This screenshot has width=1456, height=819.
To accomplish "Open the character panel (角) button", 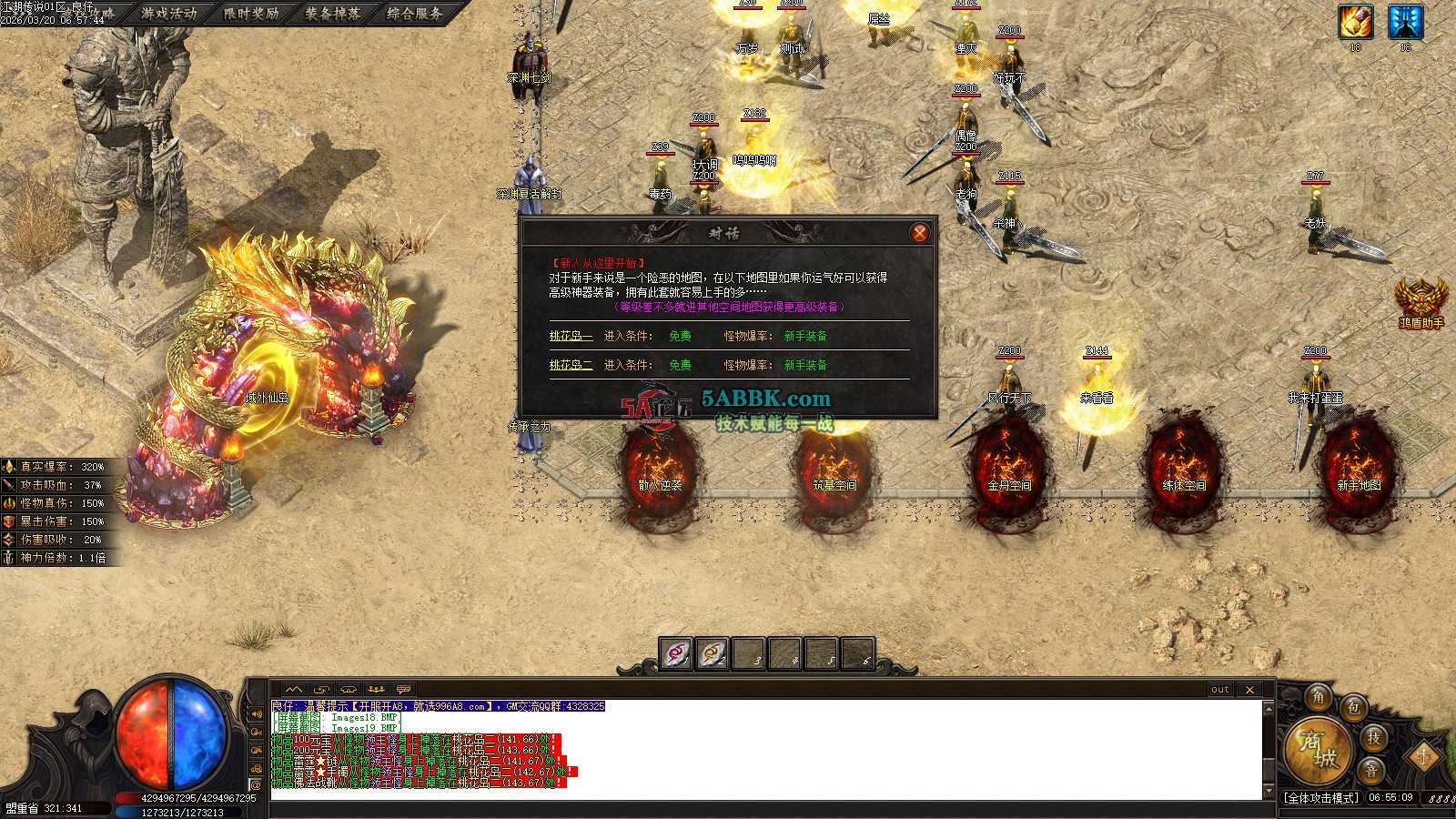I will tap(1319, 698).
